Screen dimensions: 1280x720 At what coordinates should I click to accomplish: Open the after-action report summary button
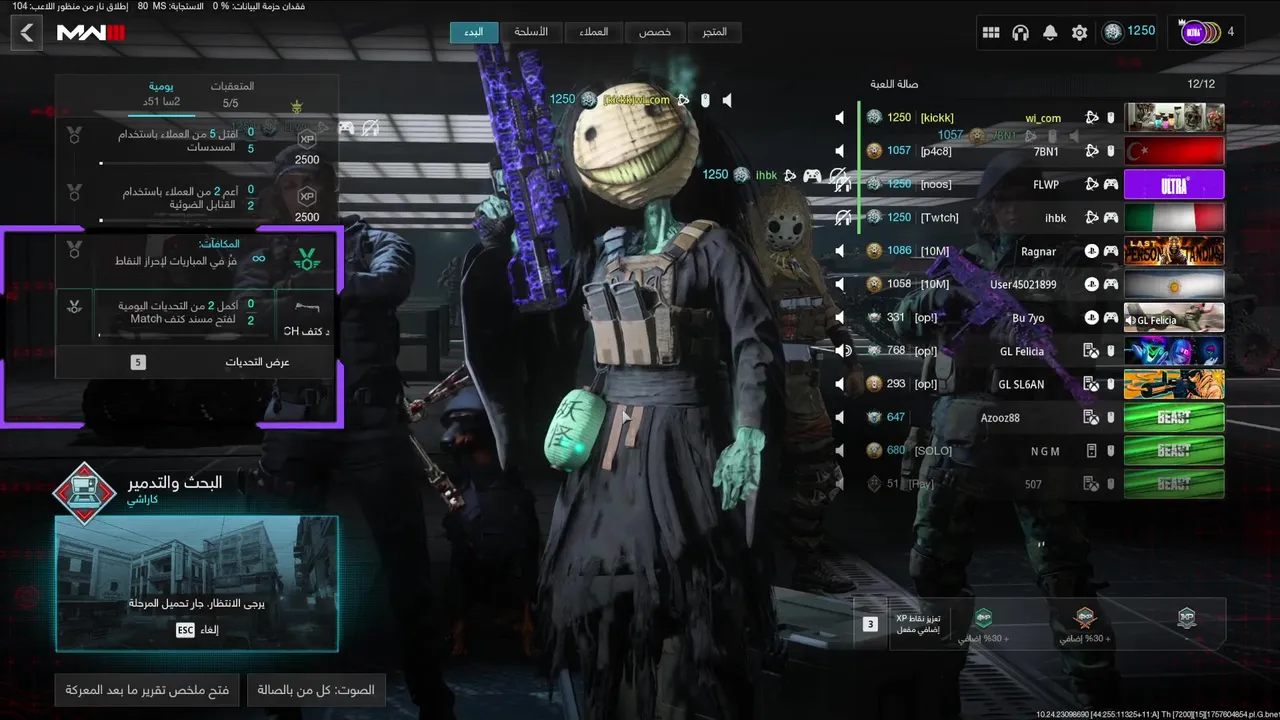147,690
